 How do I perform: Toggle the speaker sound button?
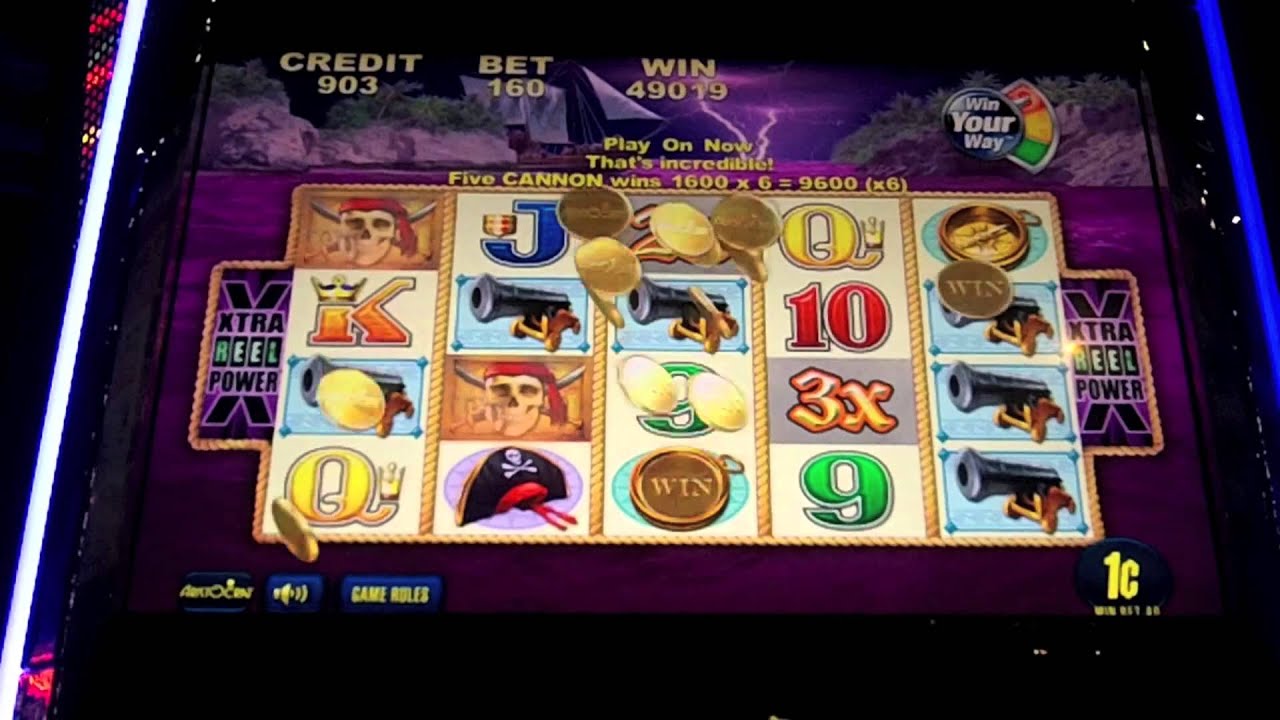coord(292,593)
